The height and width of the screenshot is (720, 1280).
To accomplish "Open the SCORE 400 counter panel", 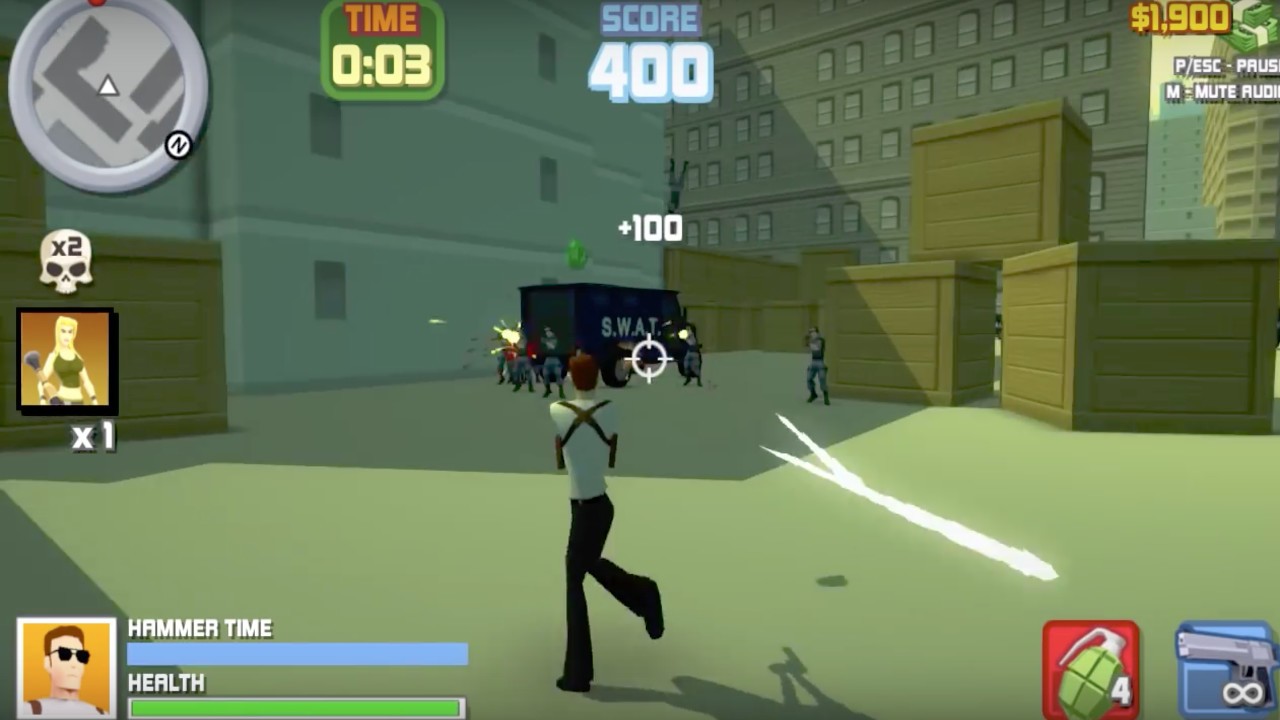I will pyautogui.click(x=651, y=47).
